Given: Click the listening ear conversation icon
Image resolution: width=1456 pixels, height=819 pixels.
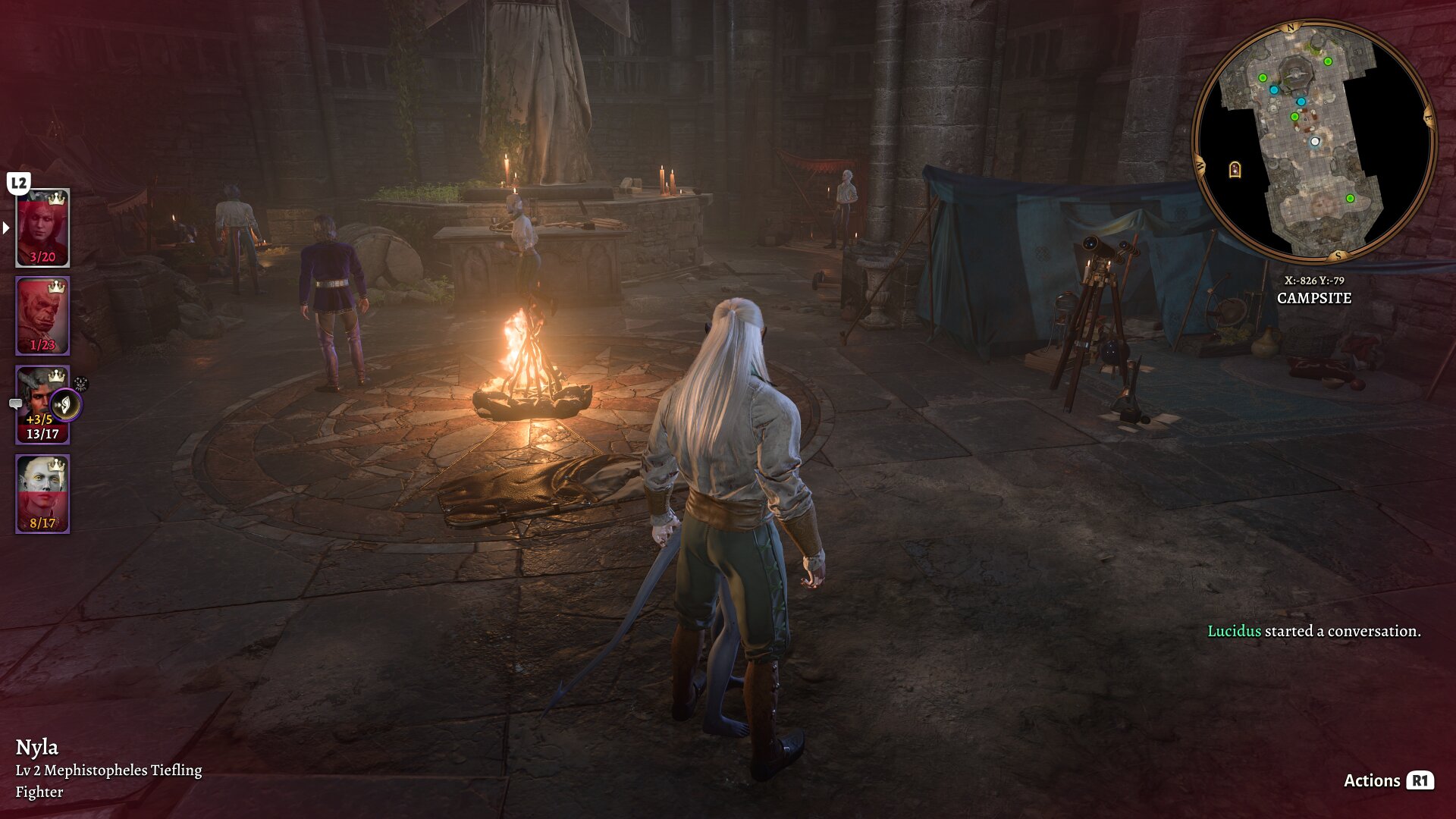Looking at the screenshot, I should click(x=66, y=406).
